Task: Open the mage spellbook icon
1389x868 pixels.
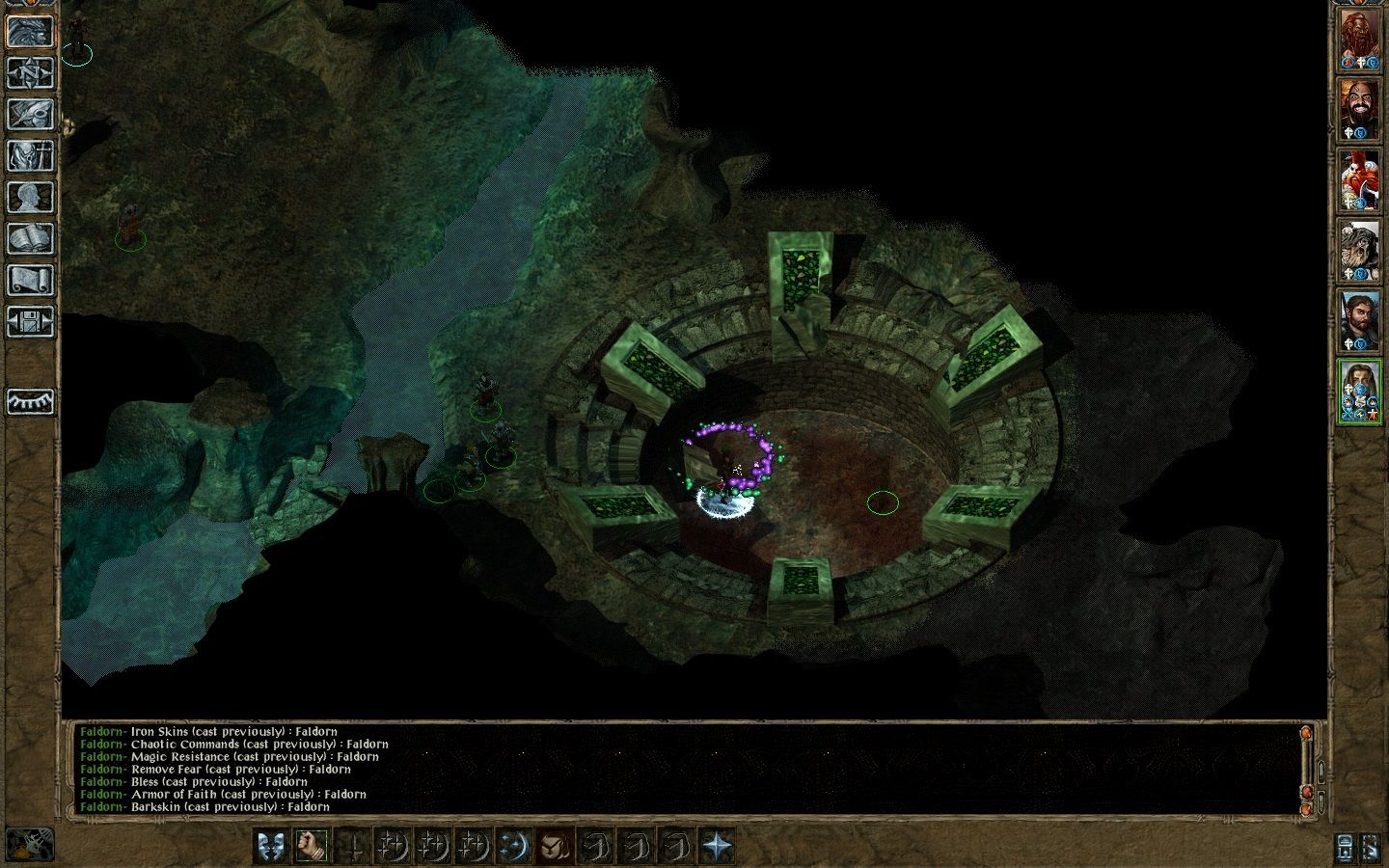Action: [x=29, y=239]
